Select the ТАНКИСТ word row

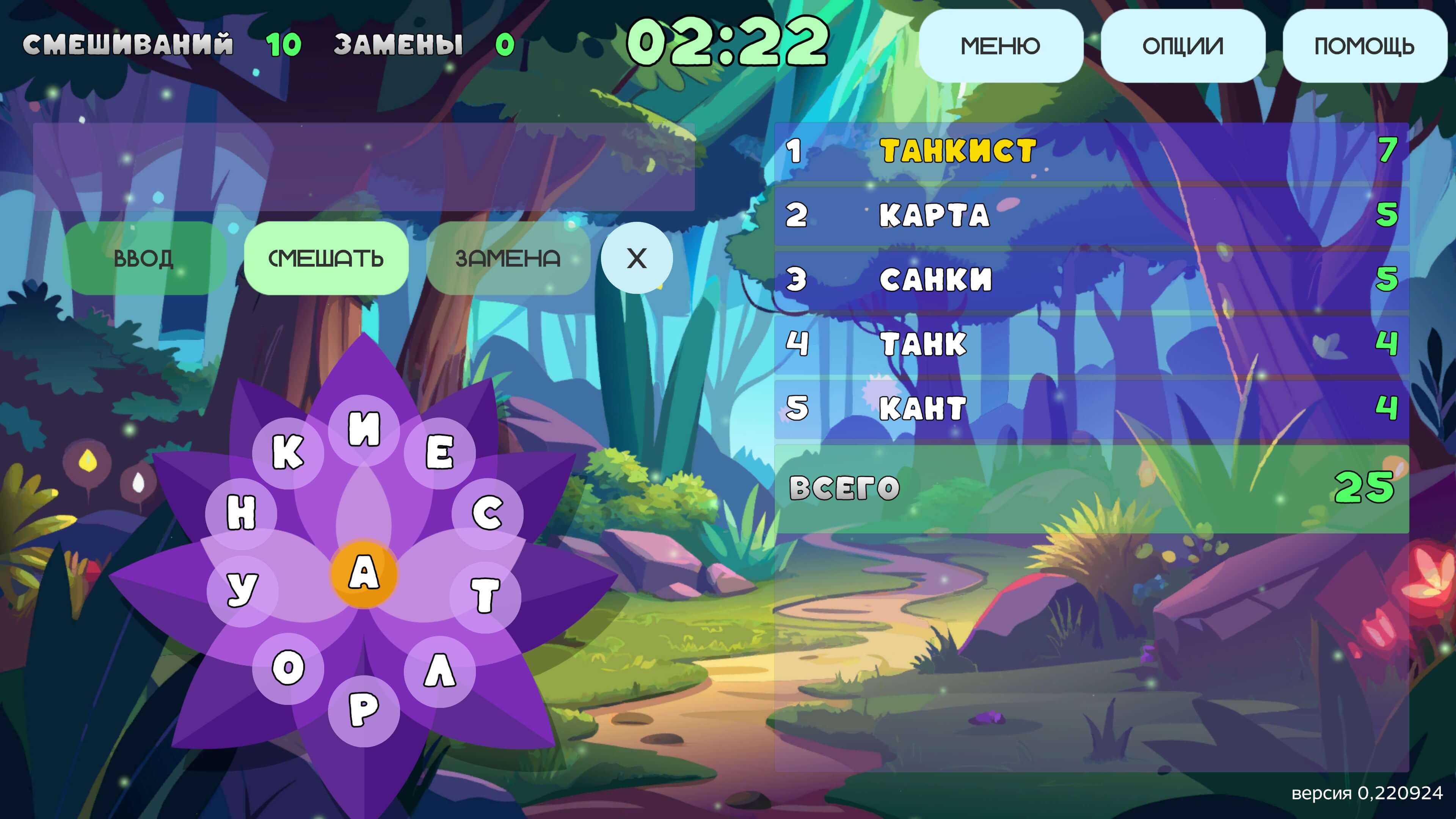[1091, 151]
